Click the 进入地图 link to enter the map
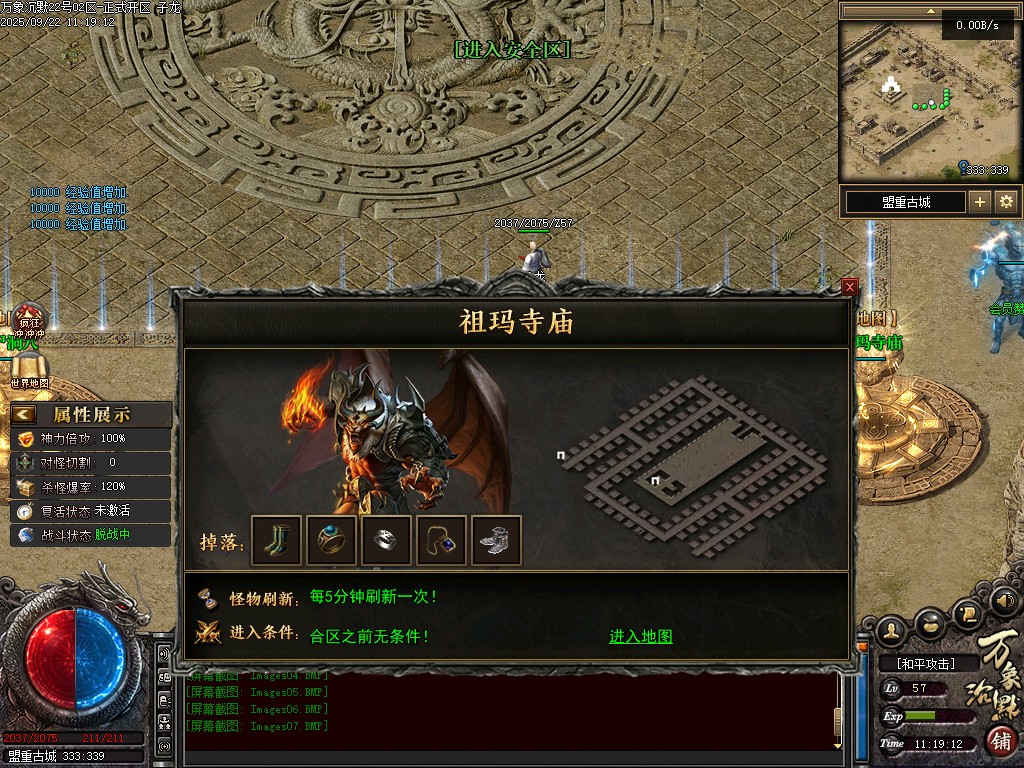Image resolution: width=1024 pixels, height=768 pixels. click(641, 637)
